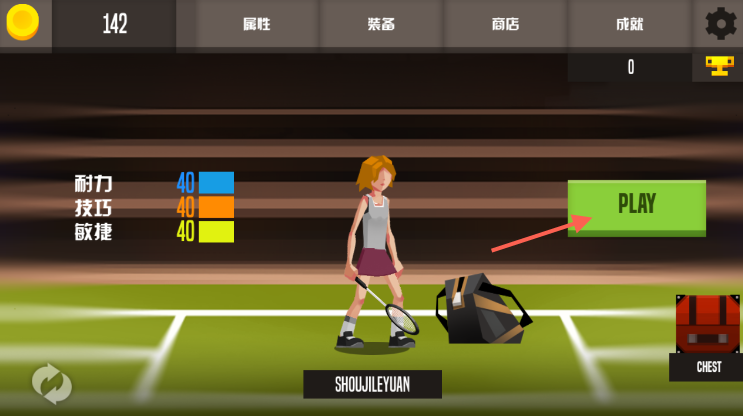
Task: Open settings with the gear icon
Action: [x=720, y=24]
